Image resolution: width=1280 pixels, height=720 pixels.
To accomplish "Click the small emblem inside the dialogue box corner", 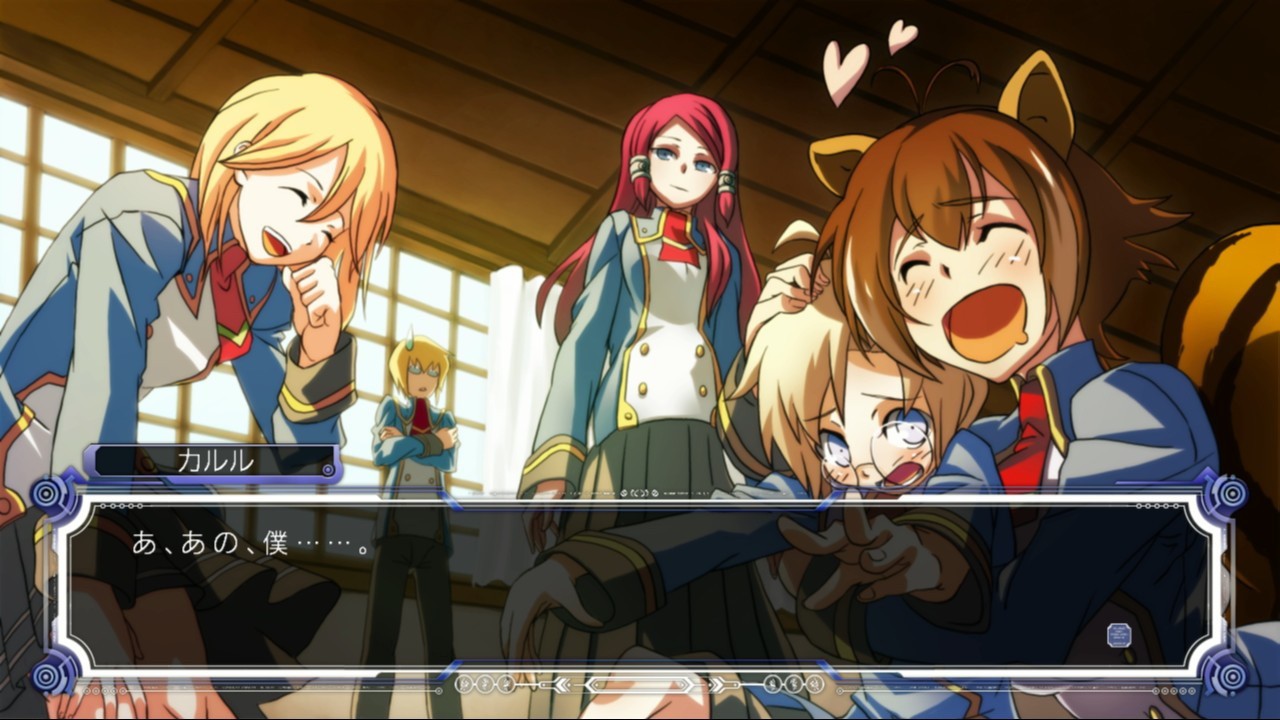I will pyautogui.click(x=1120, y=634).
